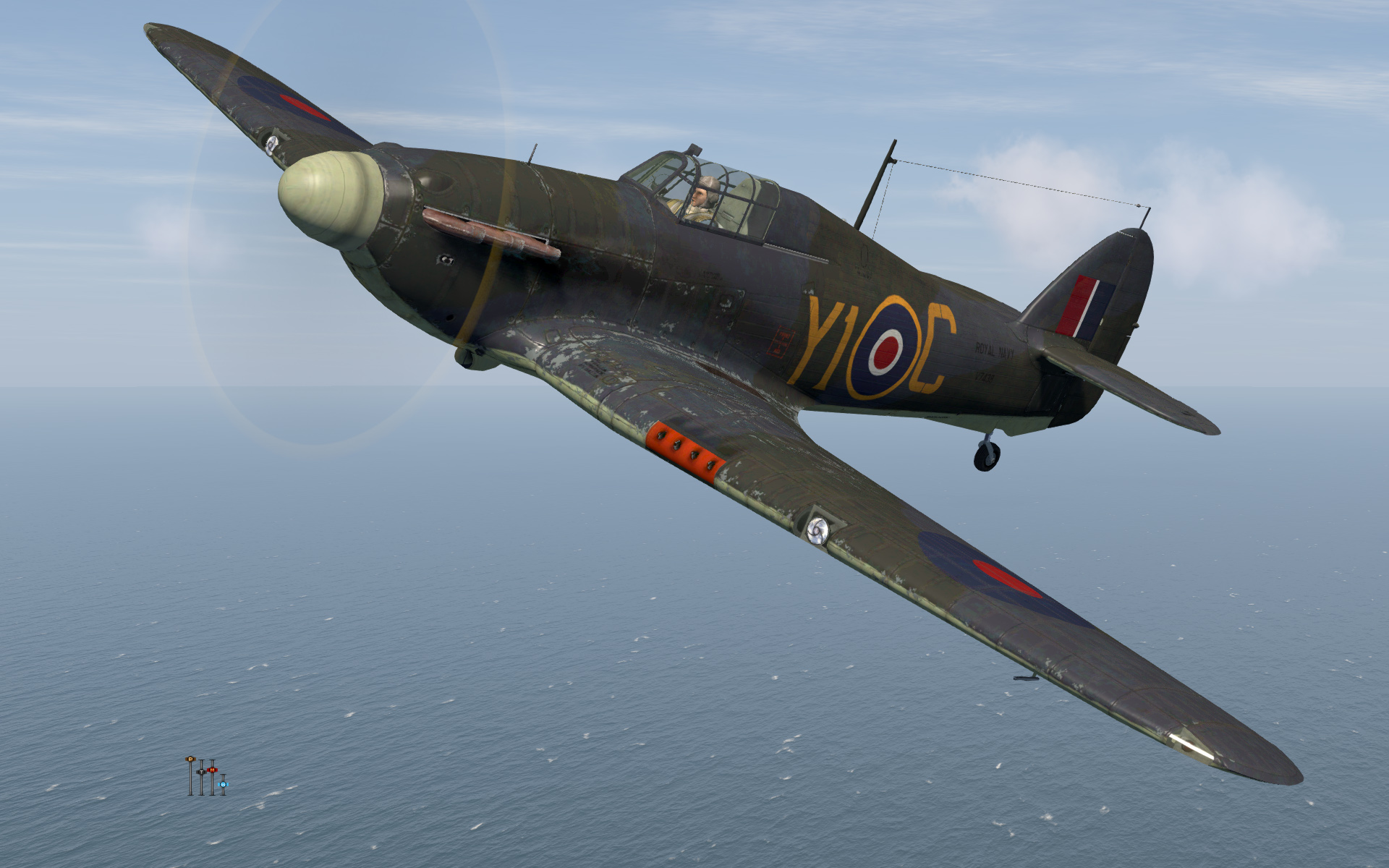
Task: Select the blue W radiator lever knob
Action: [x=223, y=784]
